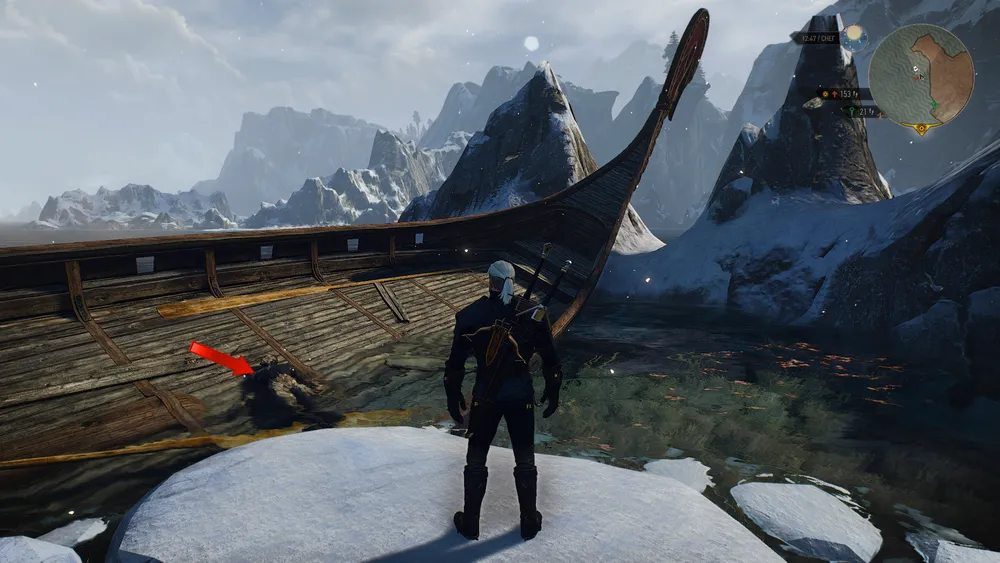Click the snowy weather icon
Viewport: 1000px width, 563px height.
[853, 37]
